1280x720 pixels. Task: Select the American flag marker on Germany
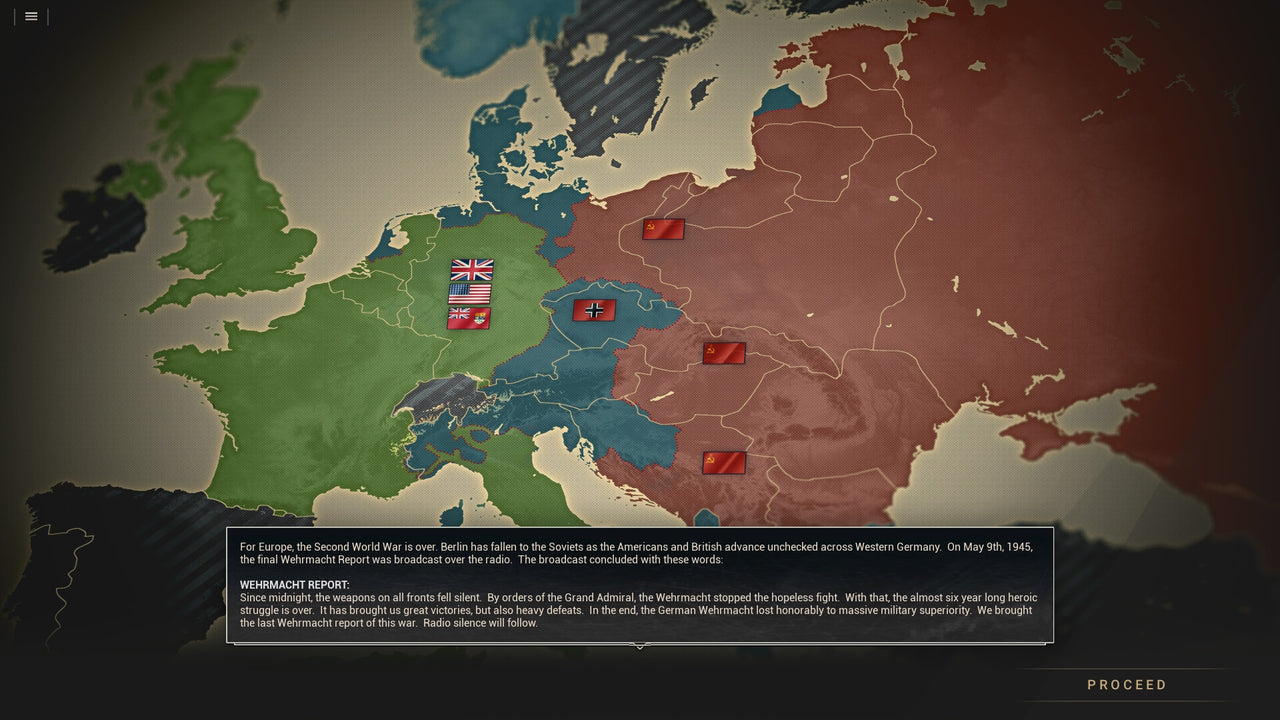click(471, 292)
